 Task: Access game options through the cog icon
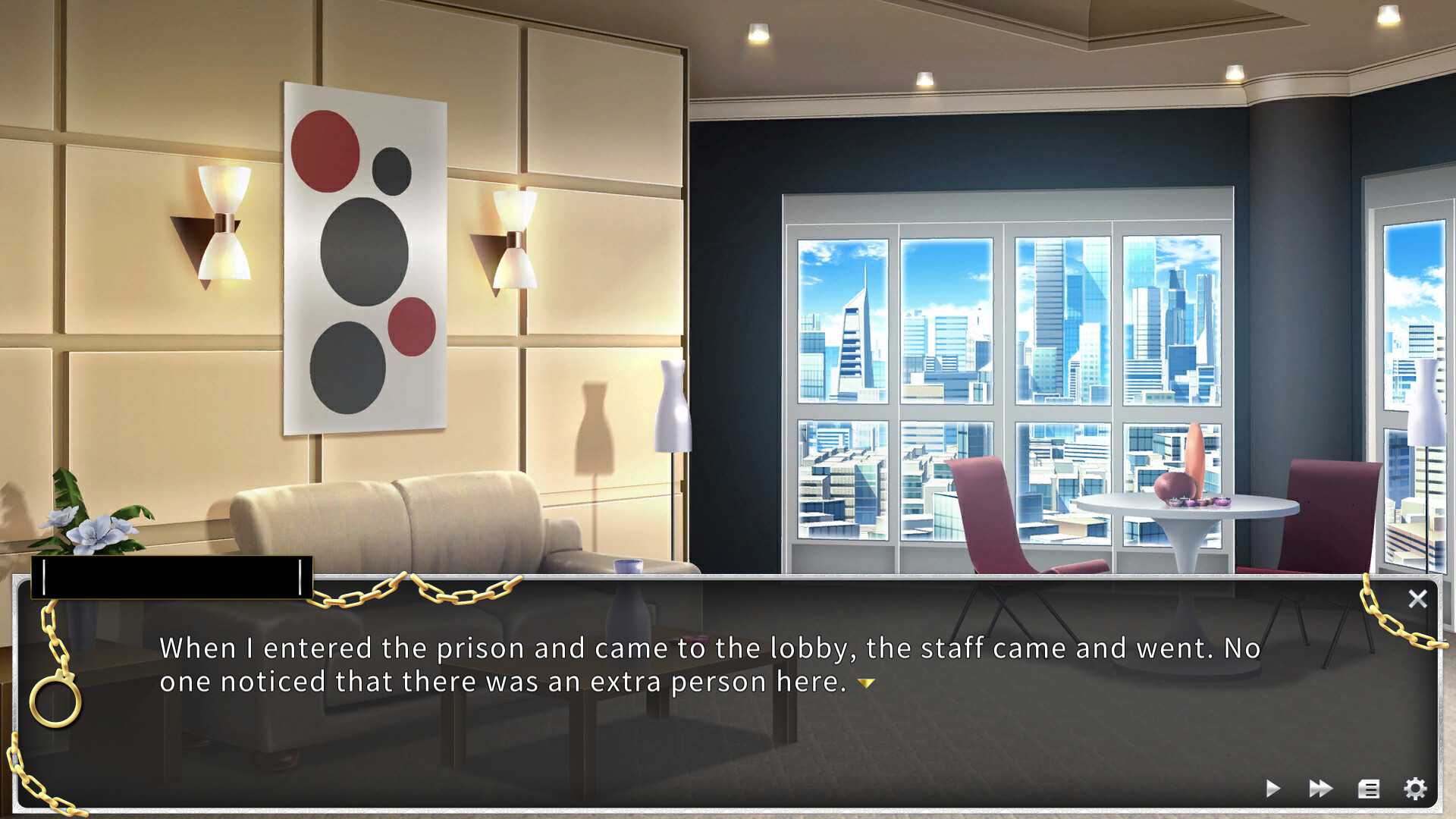[x=1417, y=789]
